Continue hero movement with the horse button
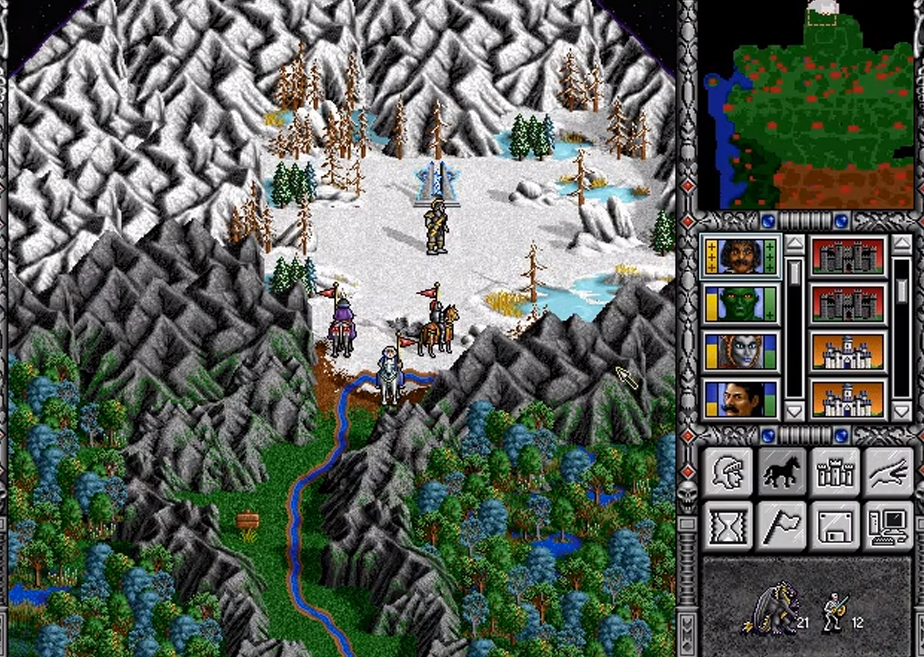Image resolution: width=924 pixels, height=657 pixels. coord(781,471)
